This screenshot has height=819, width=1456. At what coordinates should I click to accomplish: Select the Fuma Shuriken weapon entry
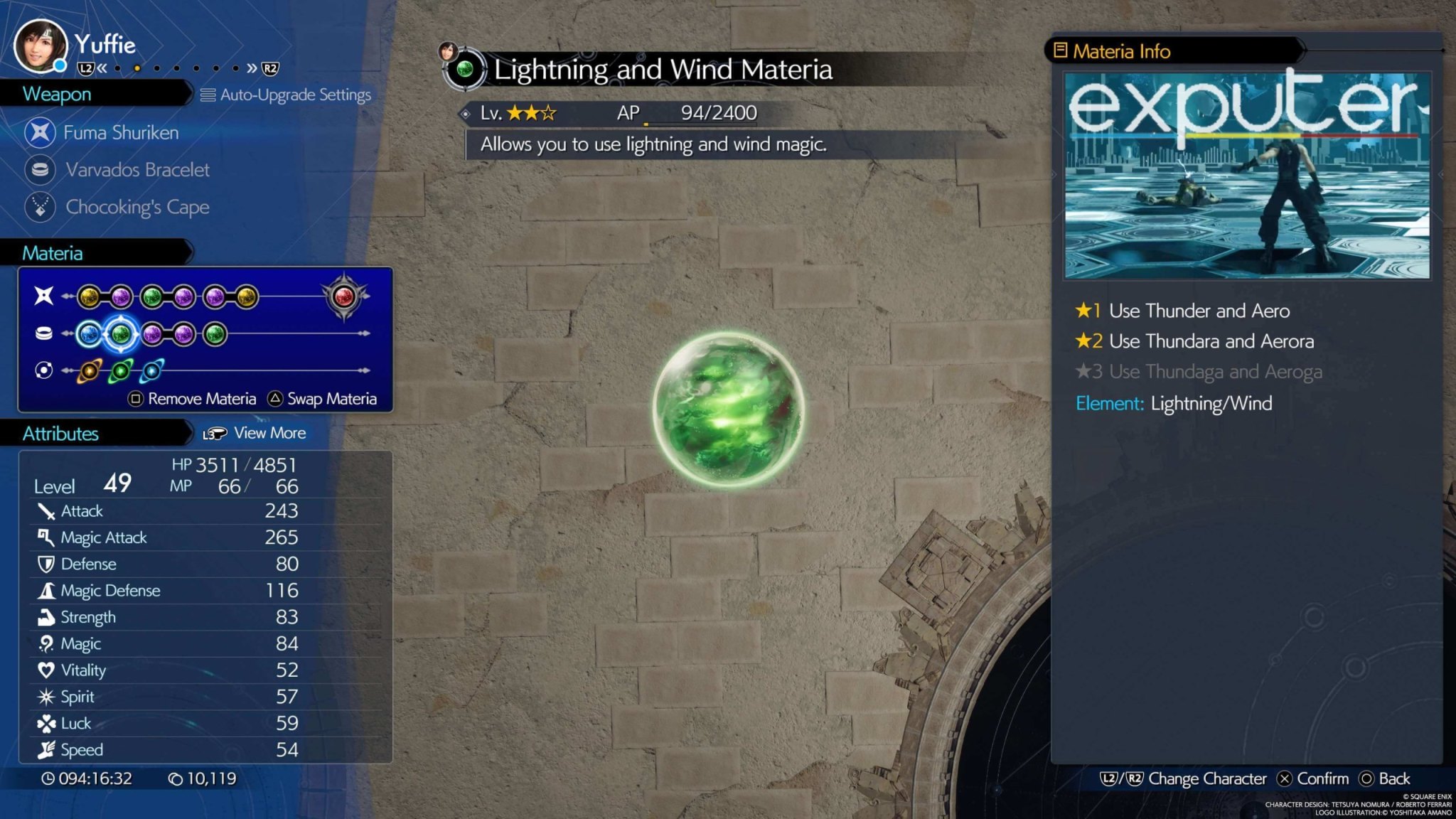[x=120, y=133]
